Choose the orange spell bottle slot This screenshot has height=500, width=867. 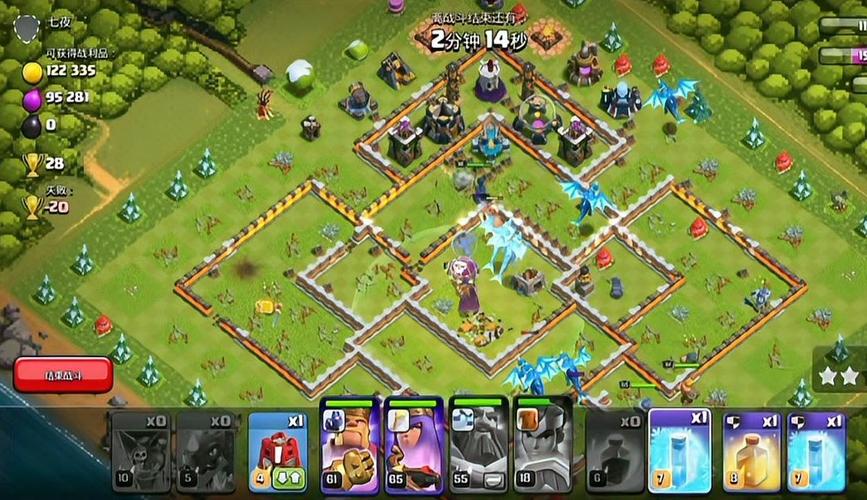(751, 452)
